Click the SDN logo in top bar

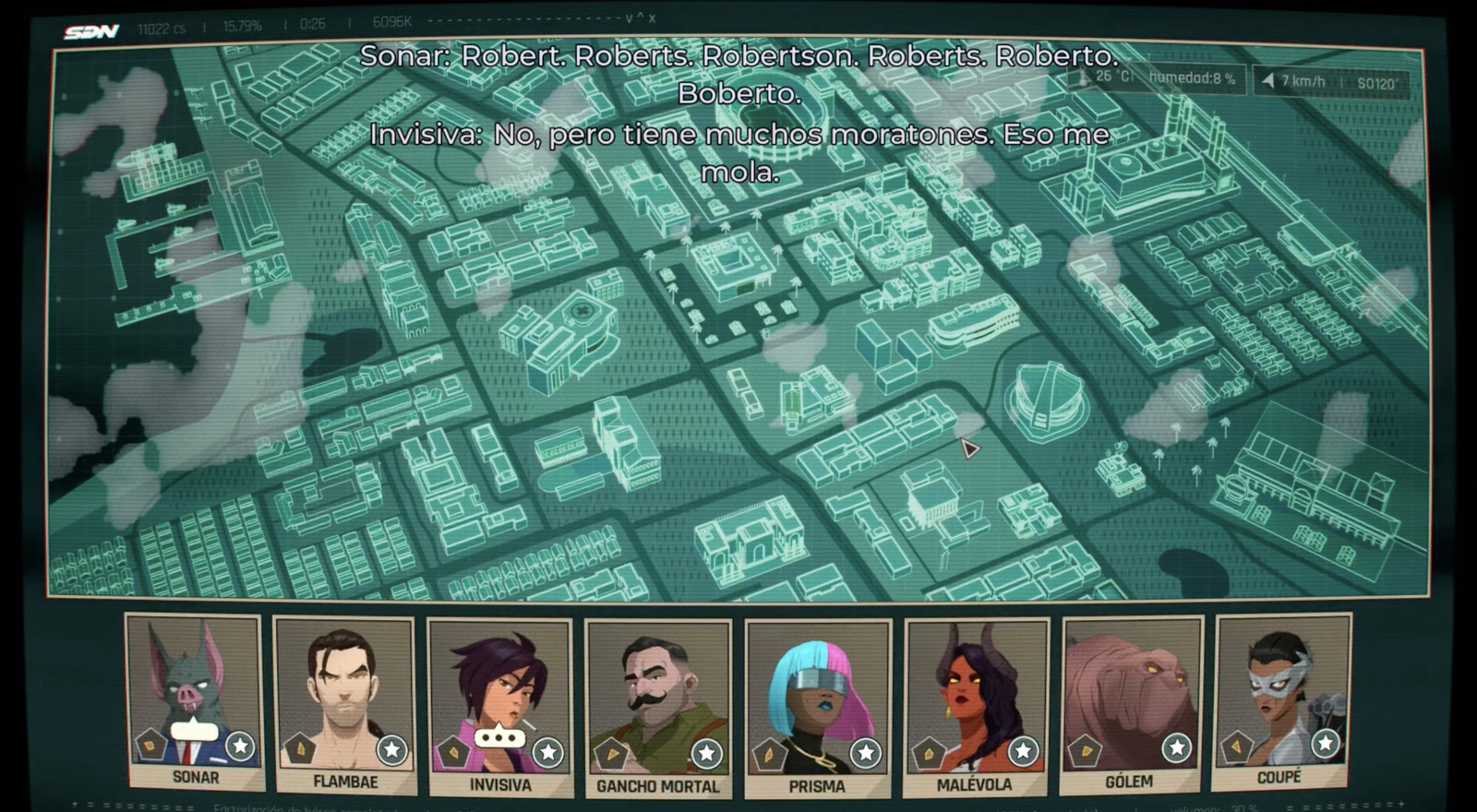[91, 31]
